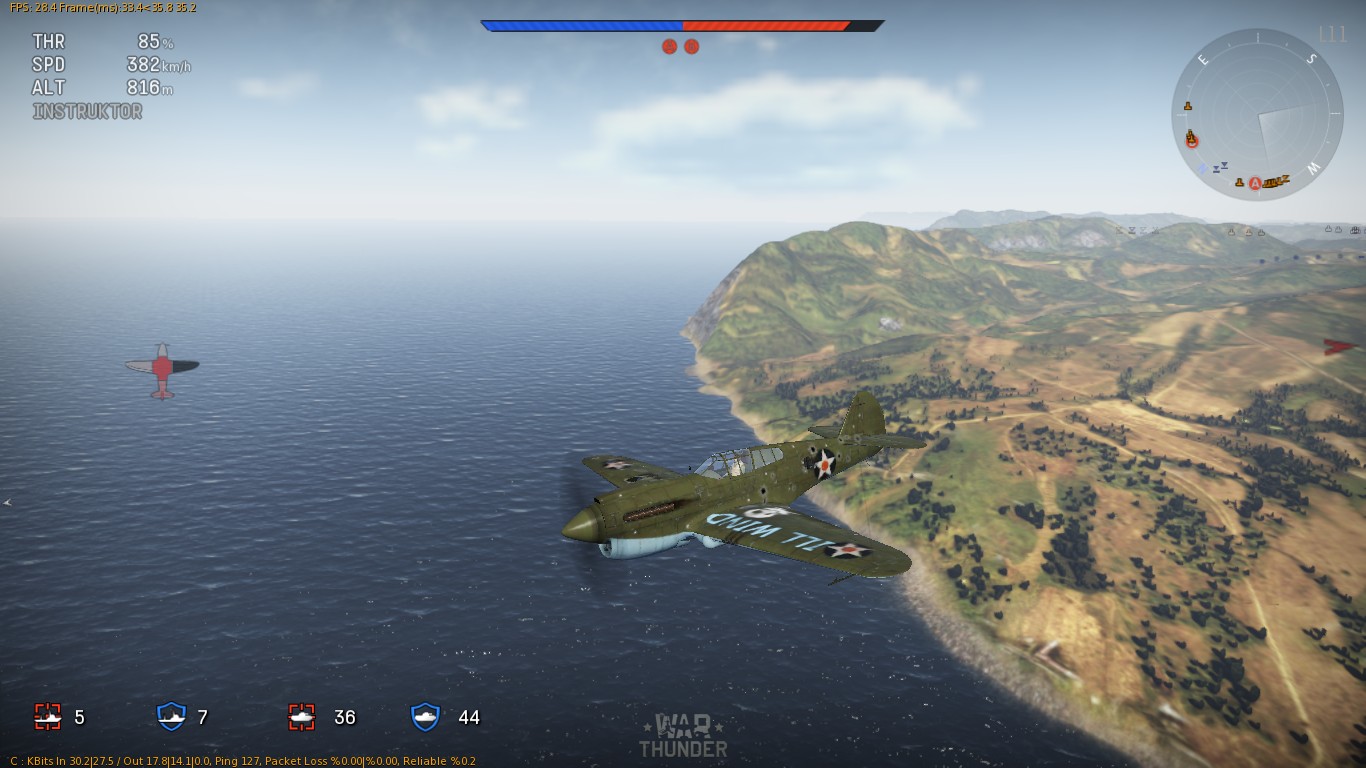Click the blue allied ship shield icon

172,716
